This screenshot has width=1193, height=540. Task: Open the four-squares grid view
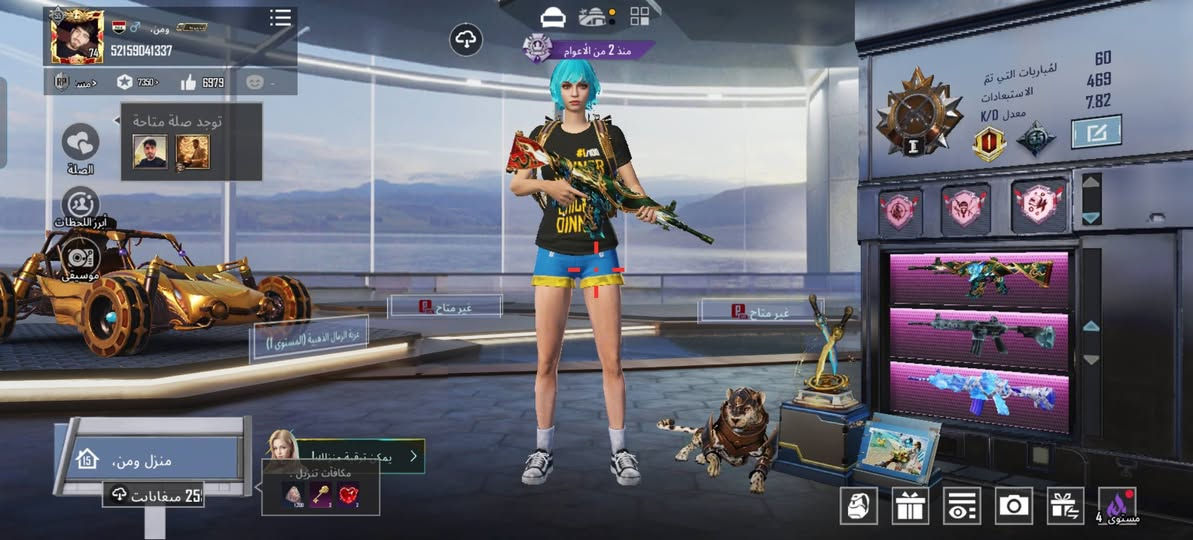point(639,16)
